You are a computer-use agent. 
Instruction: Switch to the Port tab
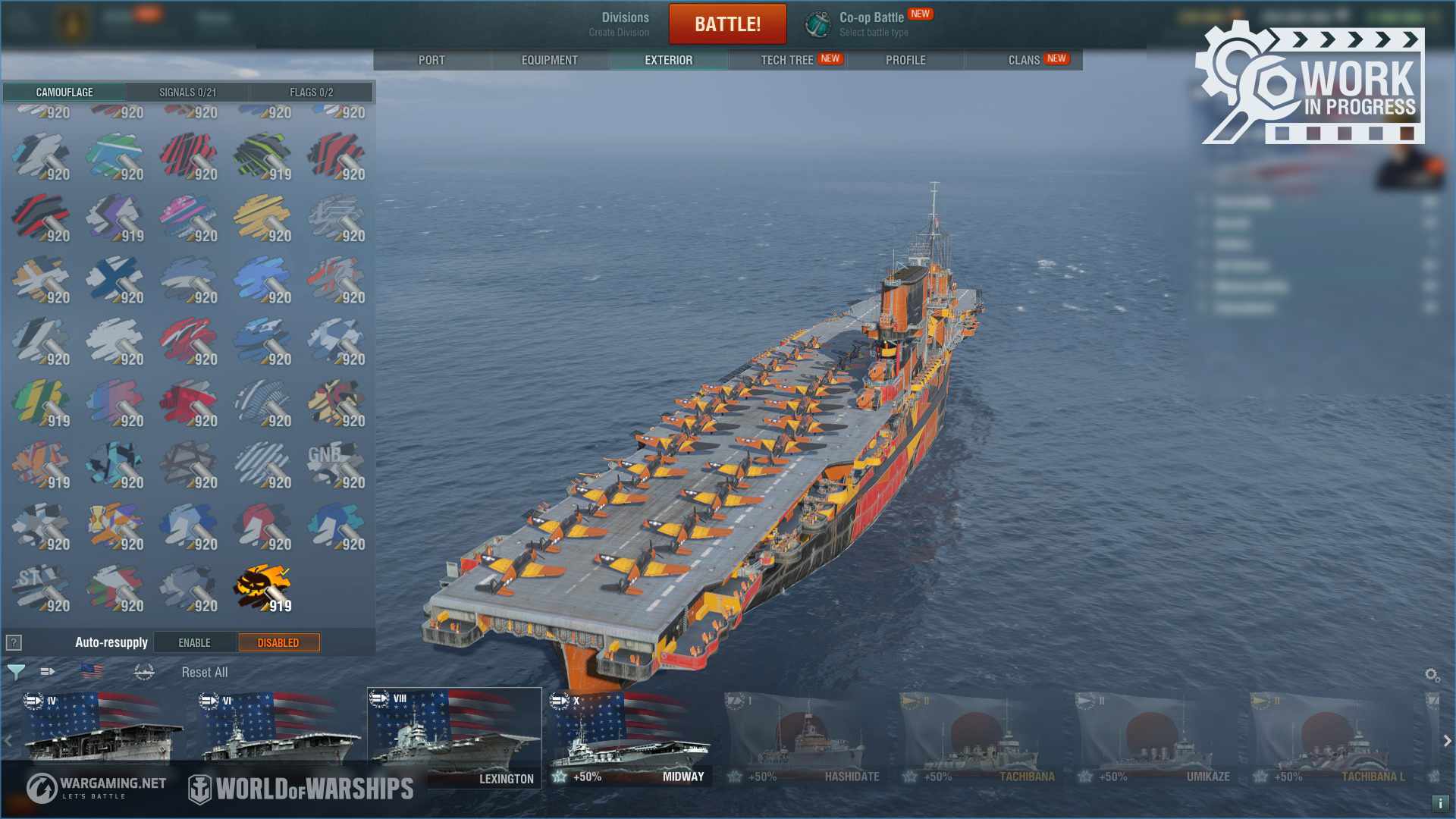(x=431, y=60)
